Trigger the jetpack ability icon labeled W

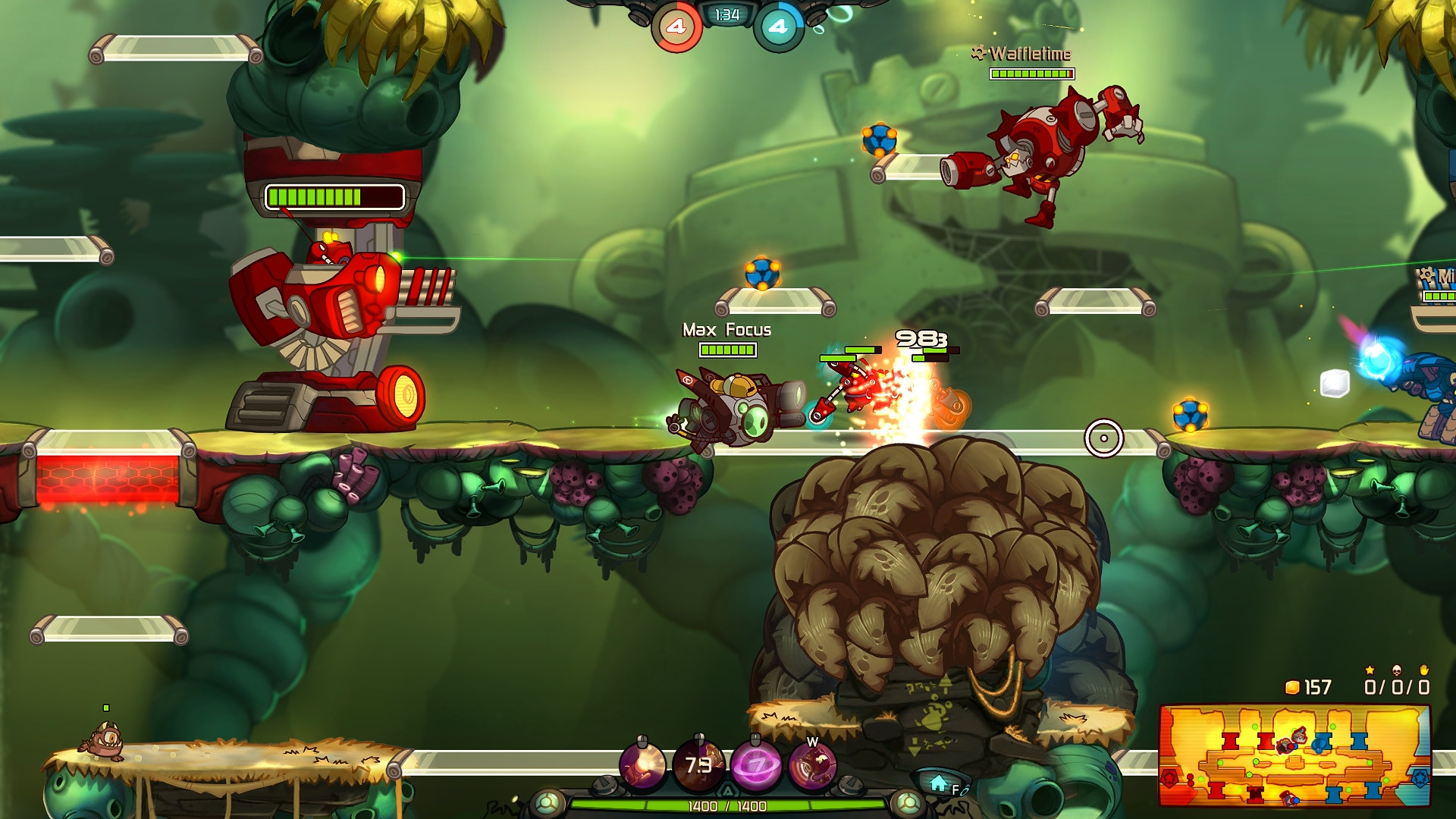pyautogui.click(x=812, y=766)
